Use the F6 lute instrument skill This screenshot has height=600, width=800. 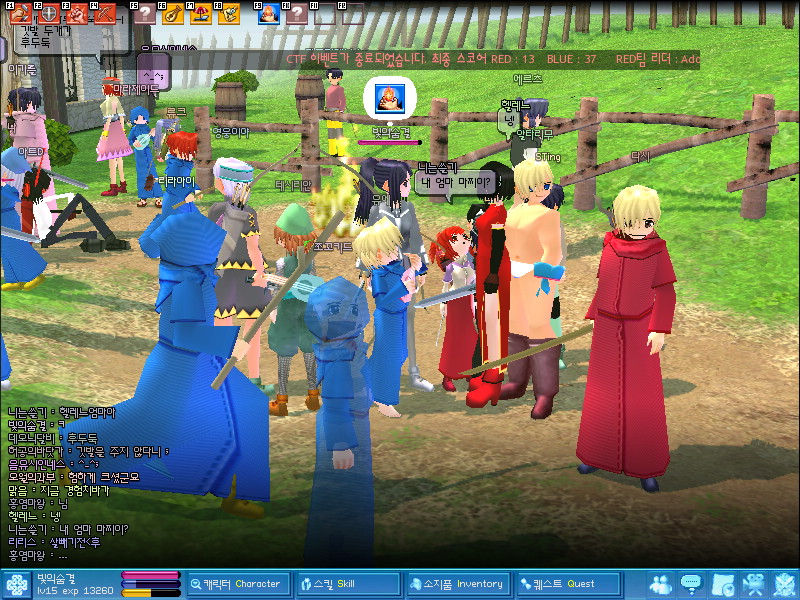[172, 14]
